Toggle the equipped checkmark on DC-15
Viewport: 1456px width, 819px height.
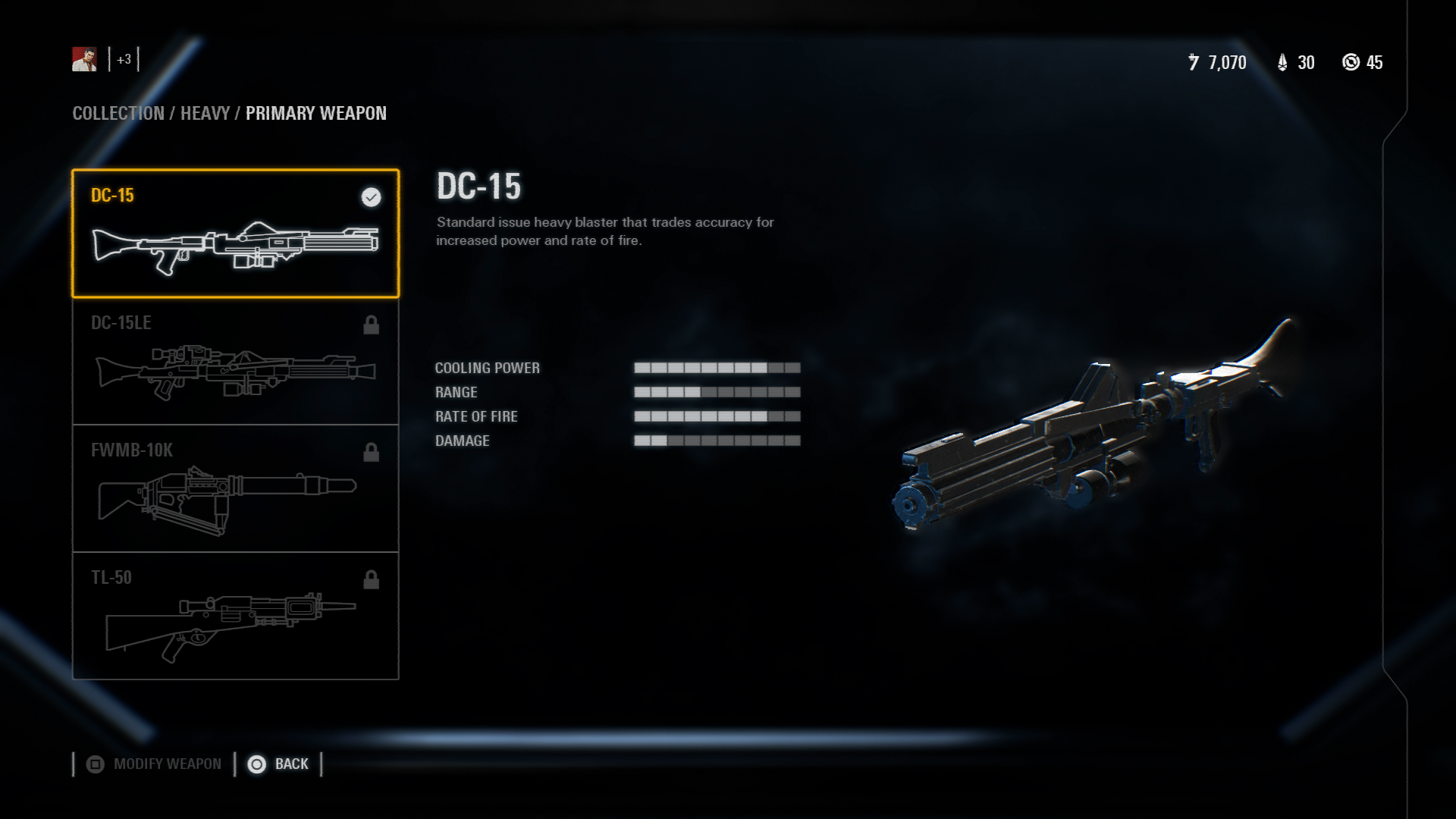click(x=370, y=198)
